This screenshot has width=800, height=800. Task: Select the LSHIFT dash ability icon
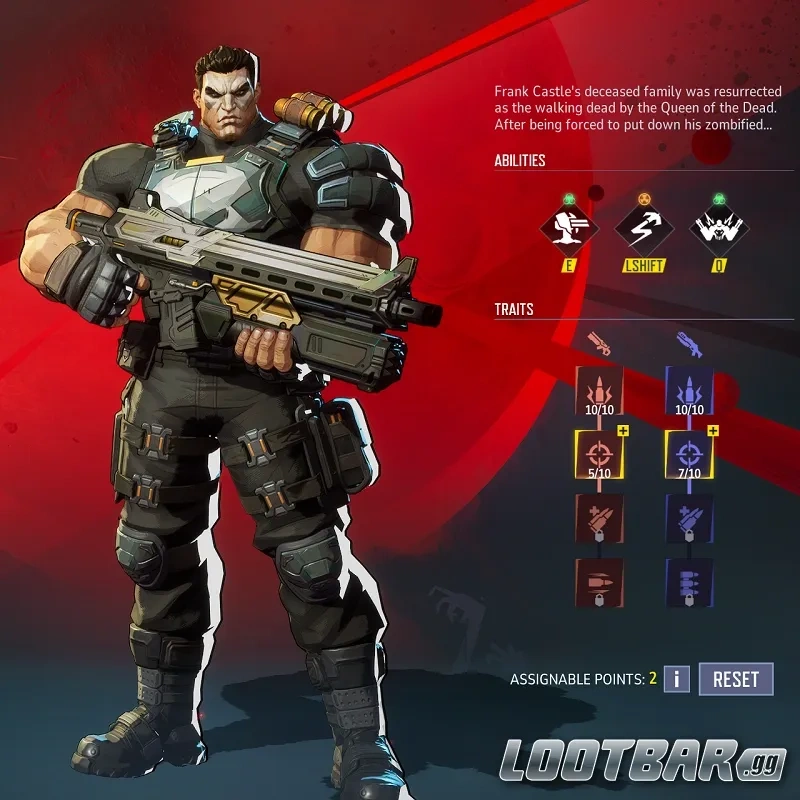pos(644,228)
